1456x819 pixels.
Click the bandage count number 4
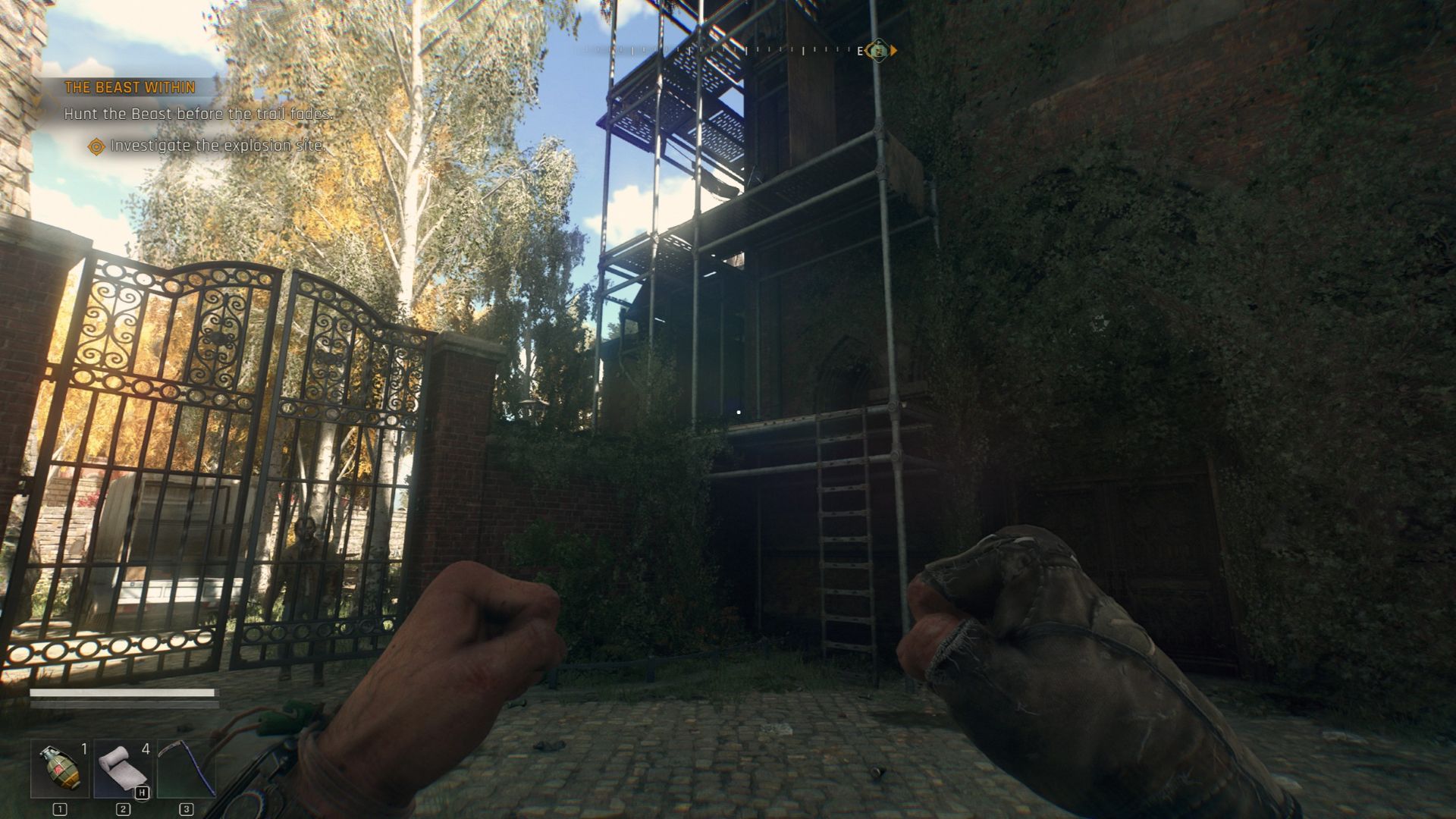[146, 749]
